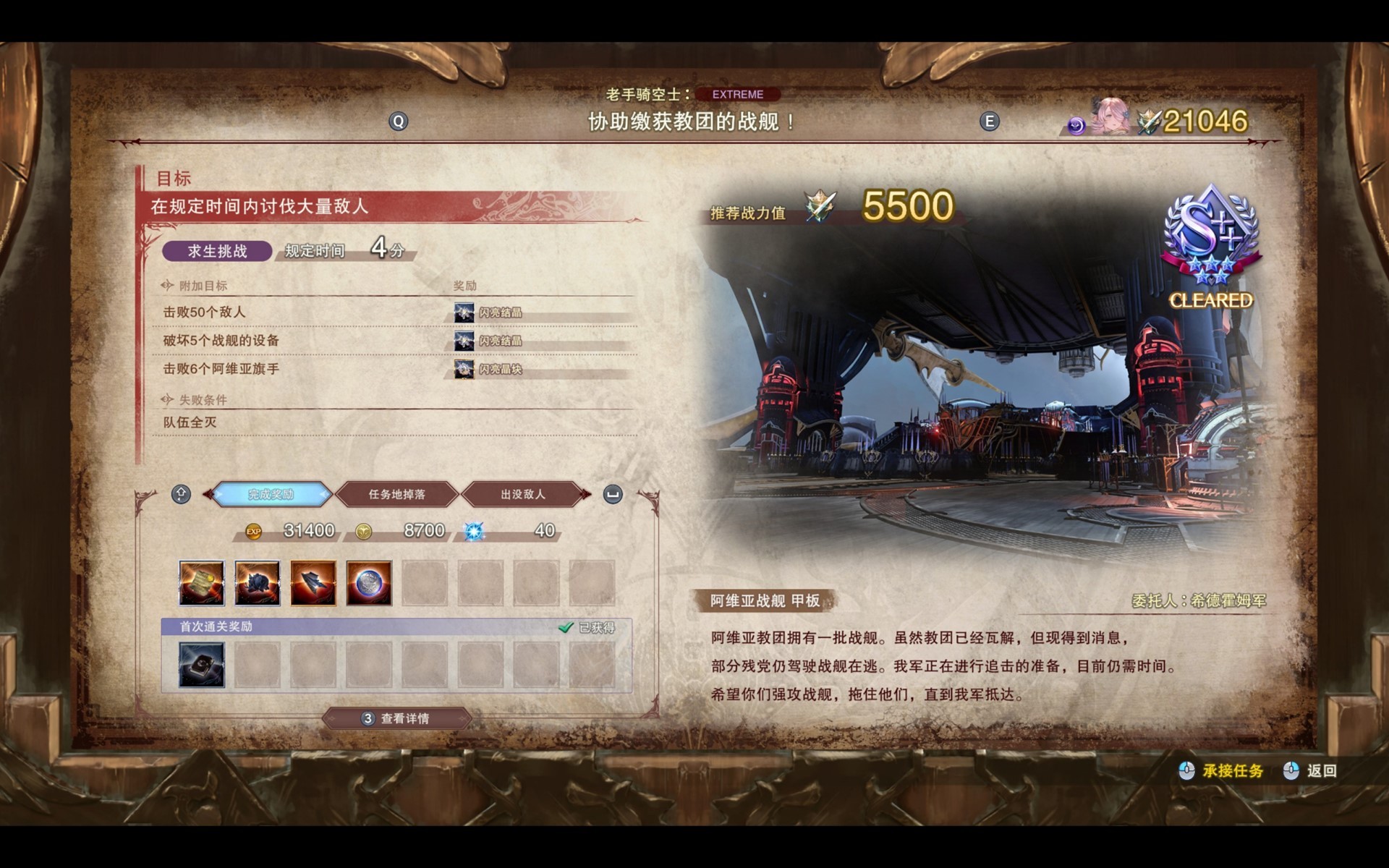Go back using 返回

[1320, 771]
